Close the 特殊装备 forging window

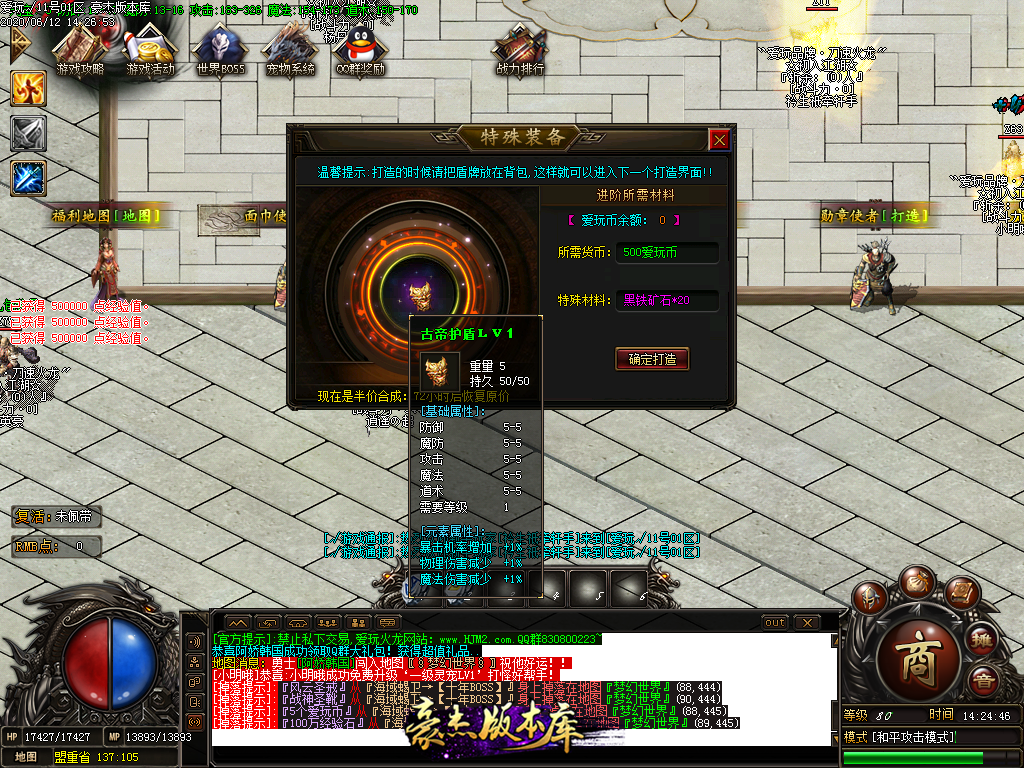(x=718, y=140)
